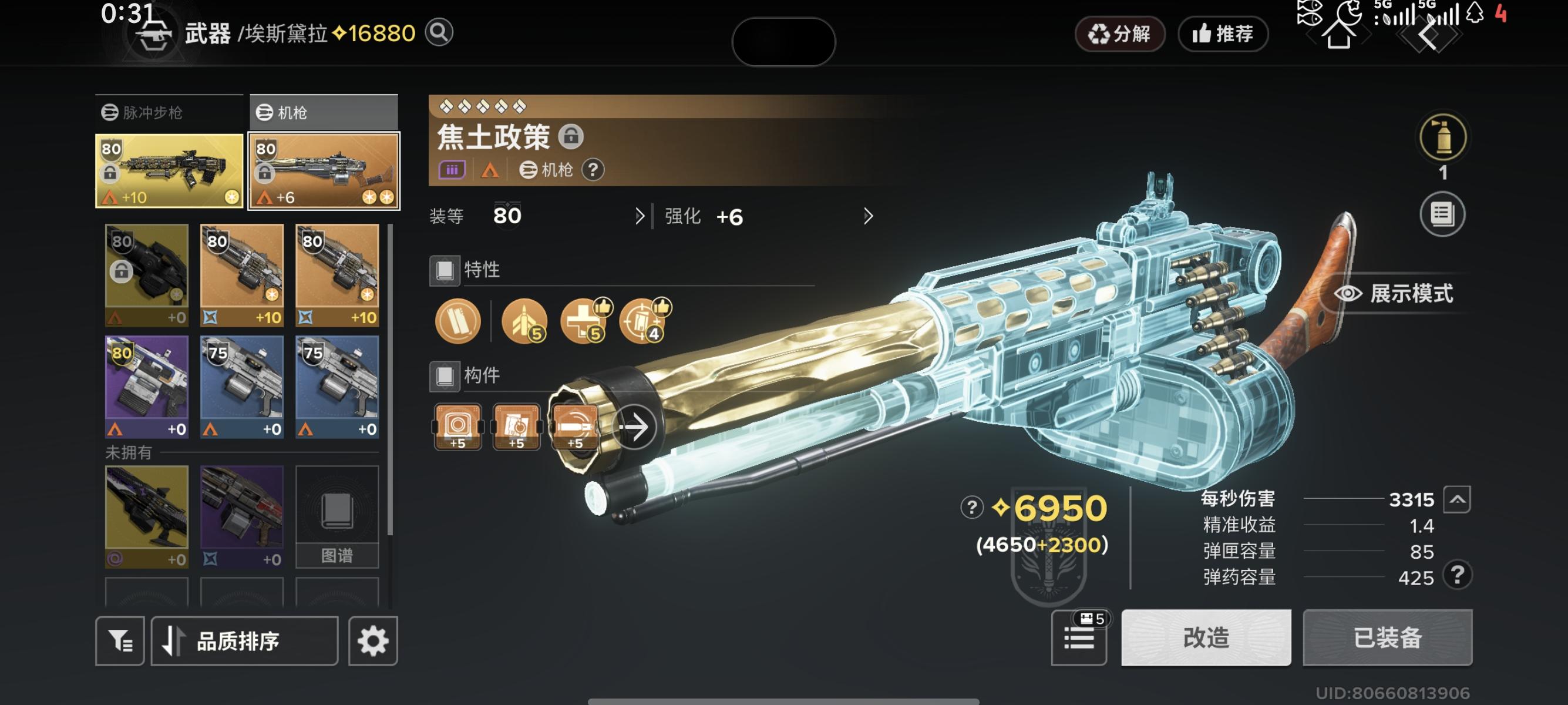Image resolution: width=1568 pixels, height=705 pixels.
Task: Open the journal icon below the spray icon
Action: pyautogui.click(x=1443, y=214)
